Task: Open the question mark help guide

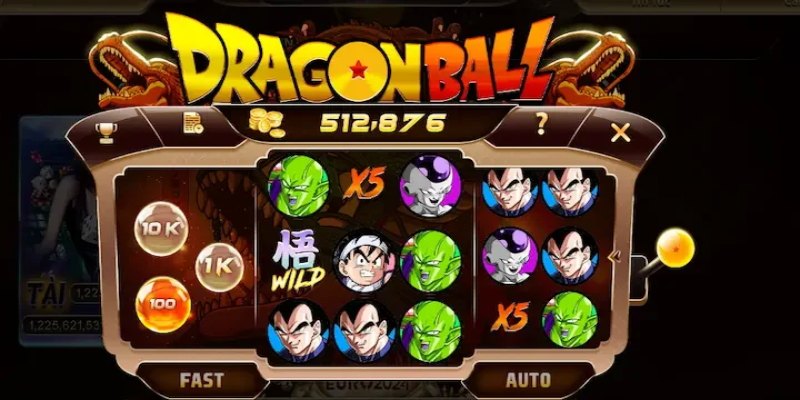Action: click(x=541, y=125)
